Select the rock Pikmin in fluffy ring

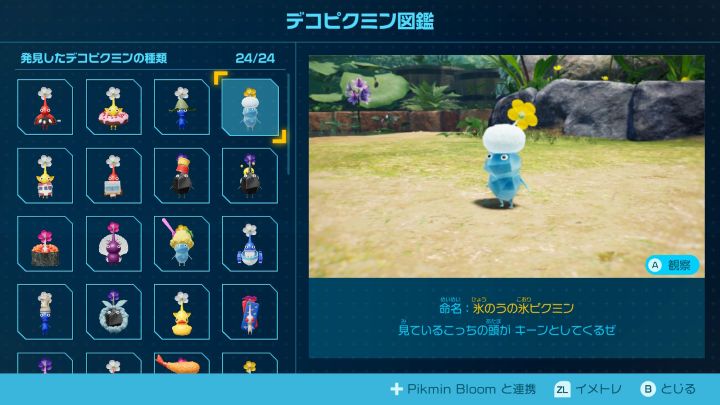coord(113,311)
